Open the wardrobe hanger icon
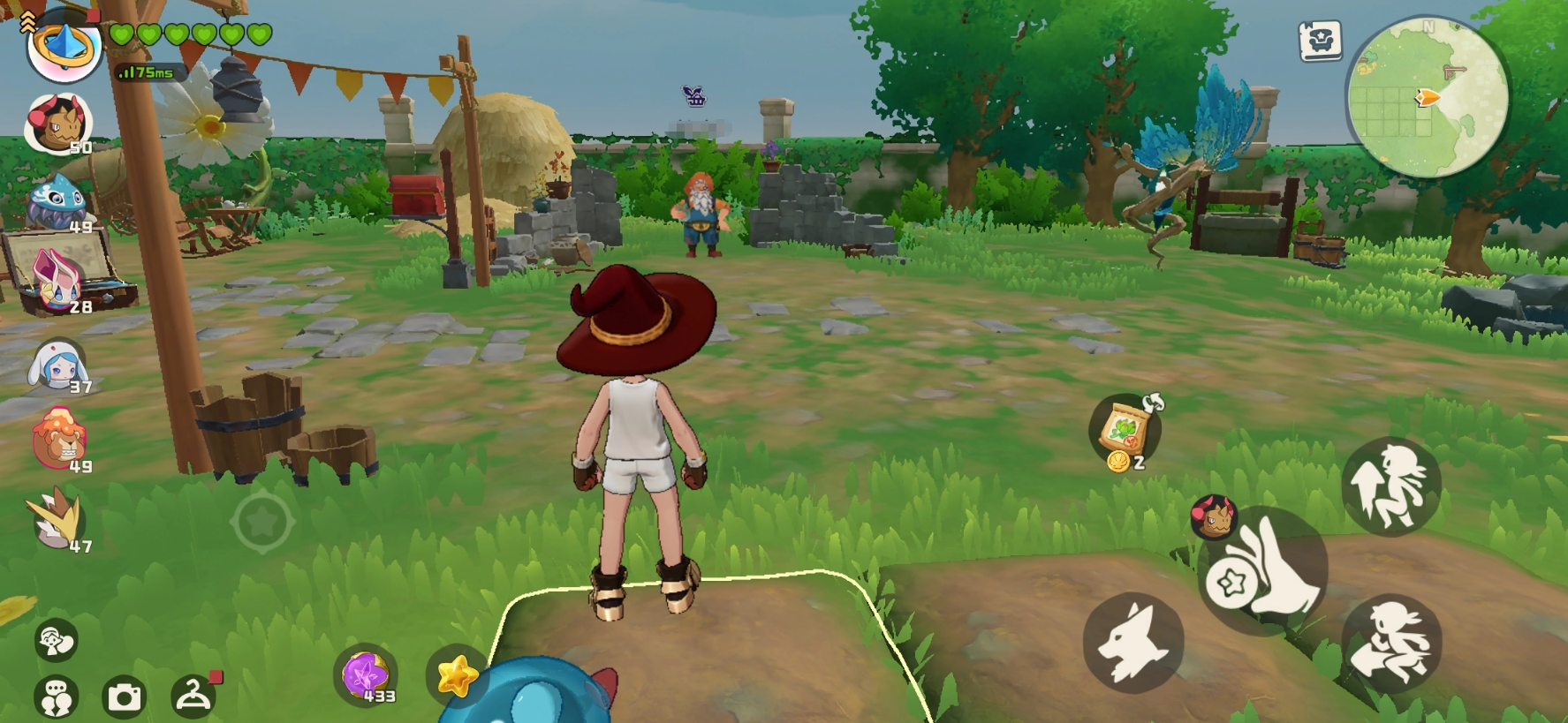The height and width of the screenshot is (723, 1568). (193, 695)
